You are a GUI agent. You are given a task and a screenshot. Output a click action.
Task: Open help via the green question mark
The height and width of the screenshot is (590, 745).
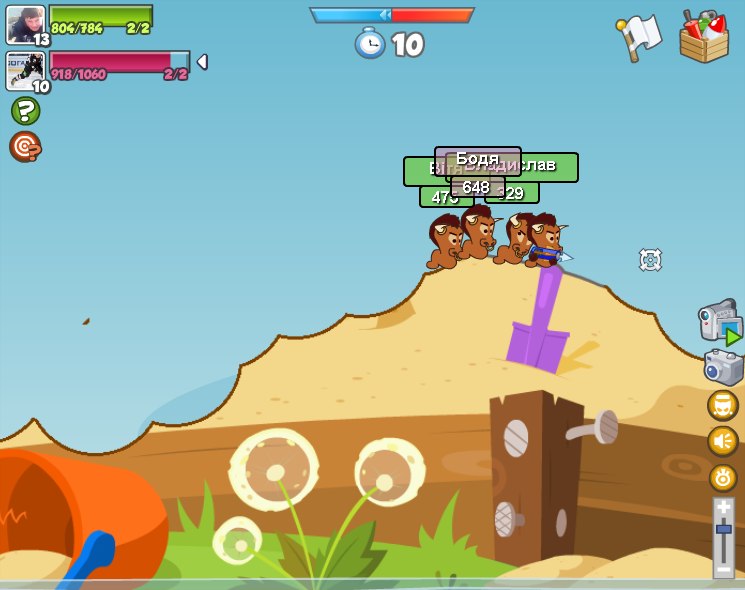pyautogui.click(x=25, y=110)
